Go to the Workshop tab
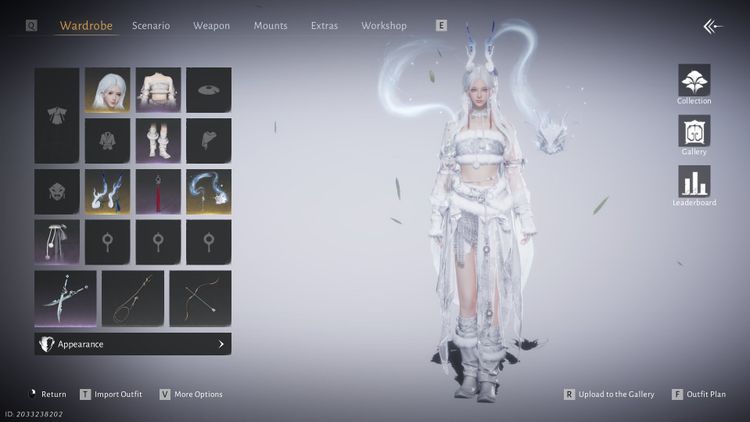This screenshot has width=750, height=422. coord(384,25)
